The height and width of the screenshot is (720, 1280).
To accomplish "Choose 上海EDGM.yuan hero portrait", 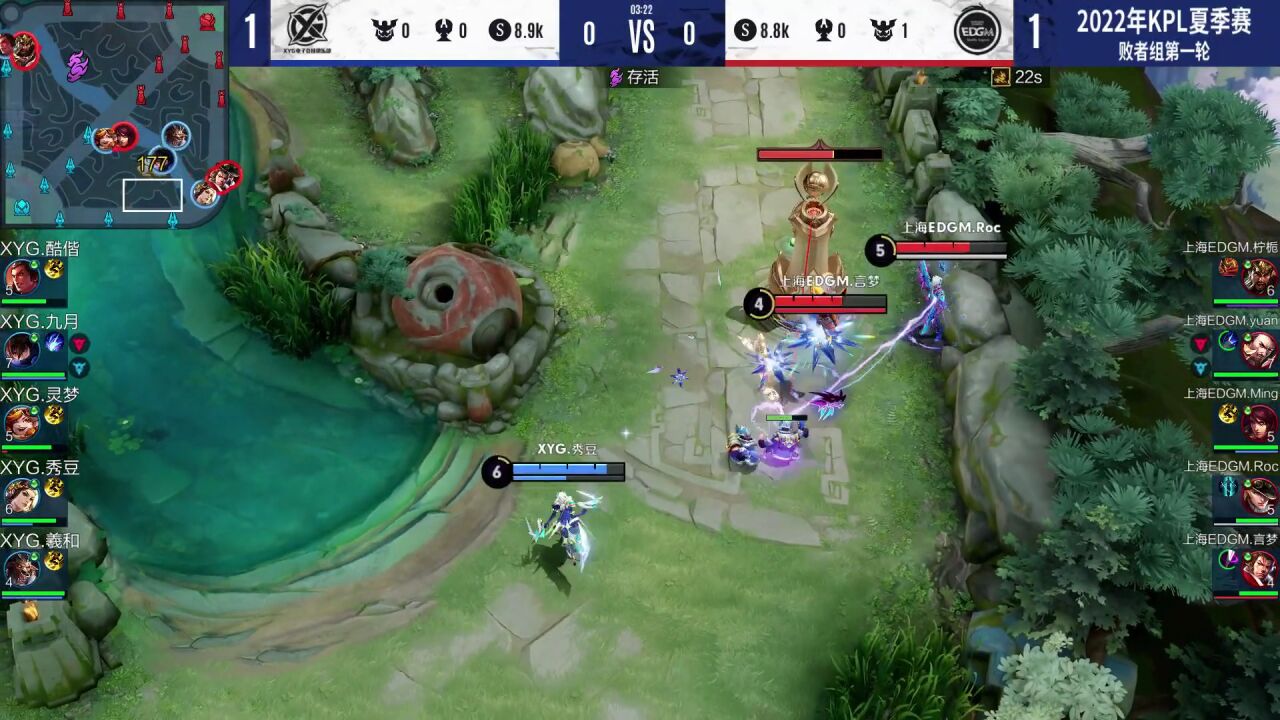I will pyautogui.click(x=1259, y=349).
